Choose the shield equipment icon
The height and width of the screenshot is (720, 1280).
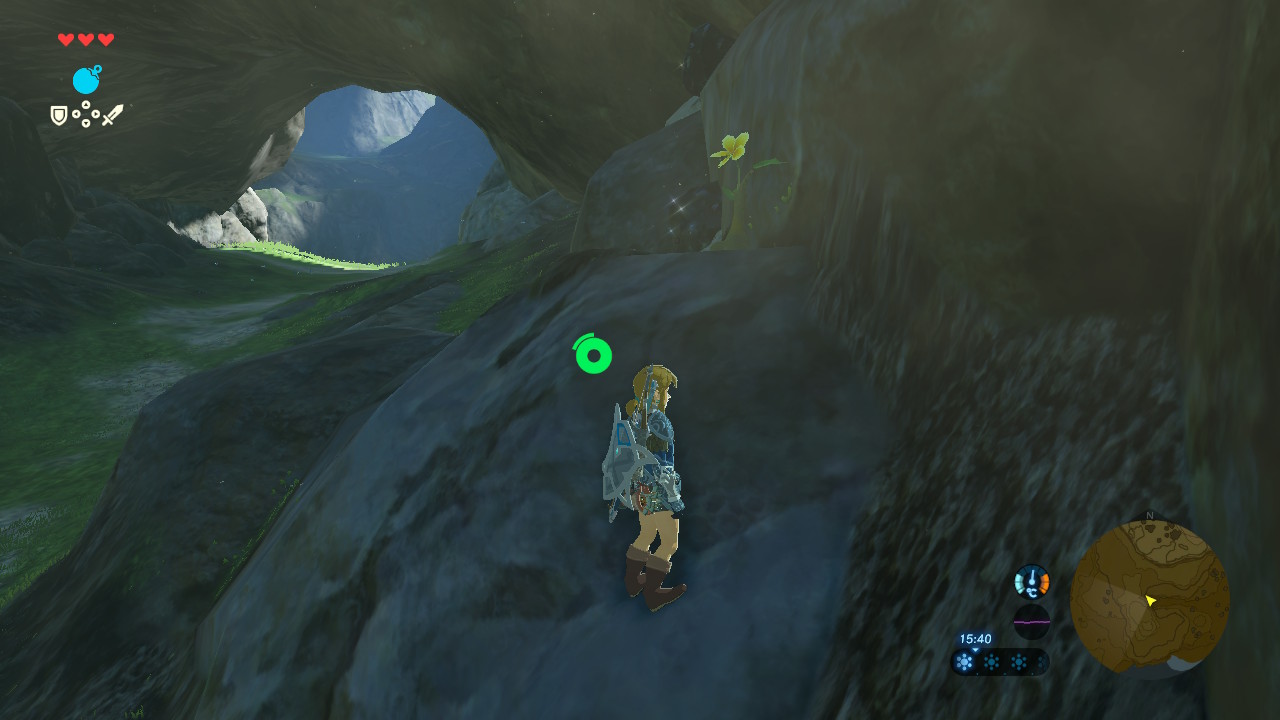[x=59, y=116]
